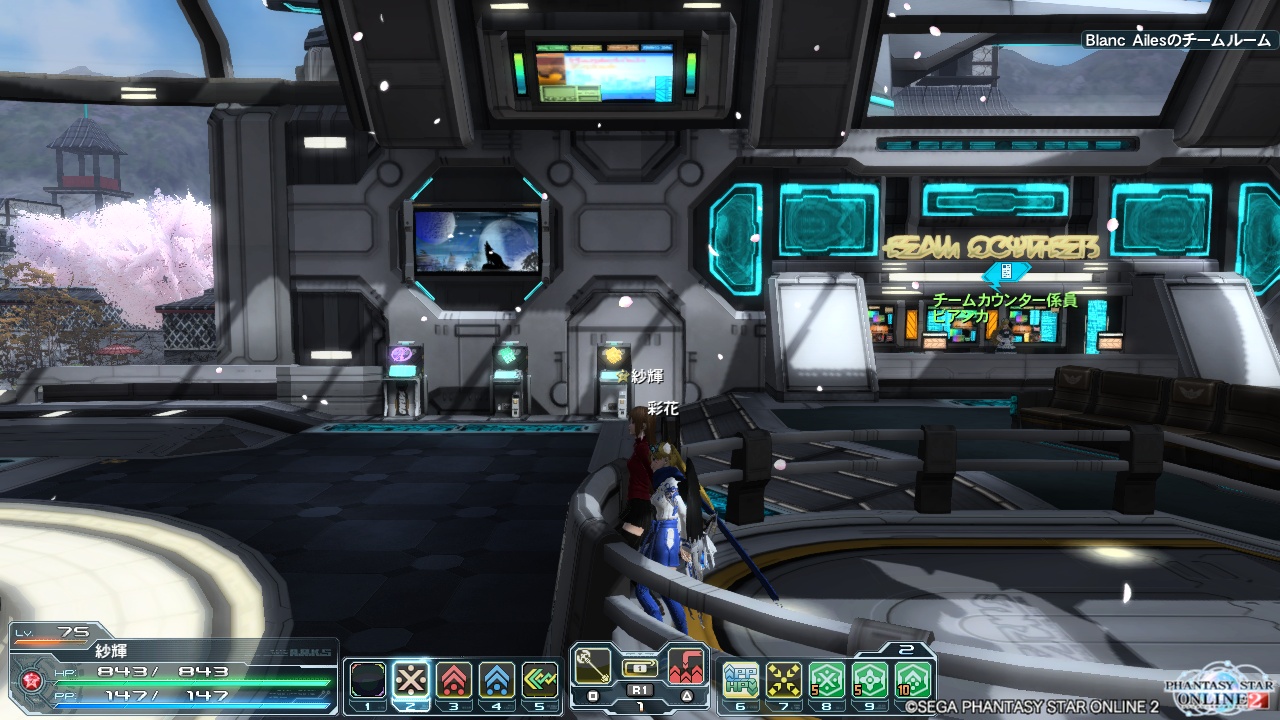Viewport: 1280px width, 720px height.
Task: Select the red upward chevrons skill slot
Action: point(454,681)
